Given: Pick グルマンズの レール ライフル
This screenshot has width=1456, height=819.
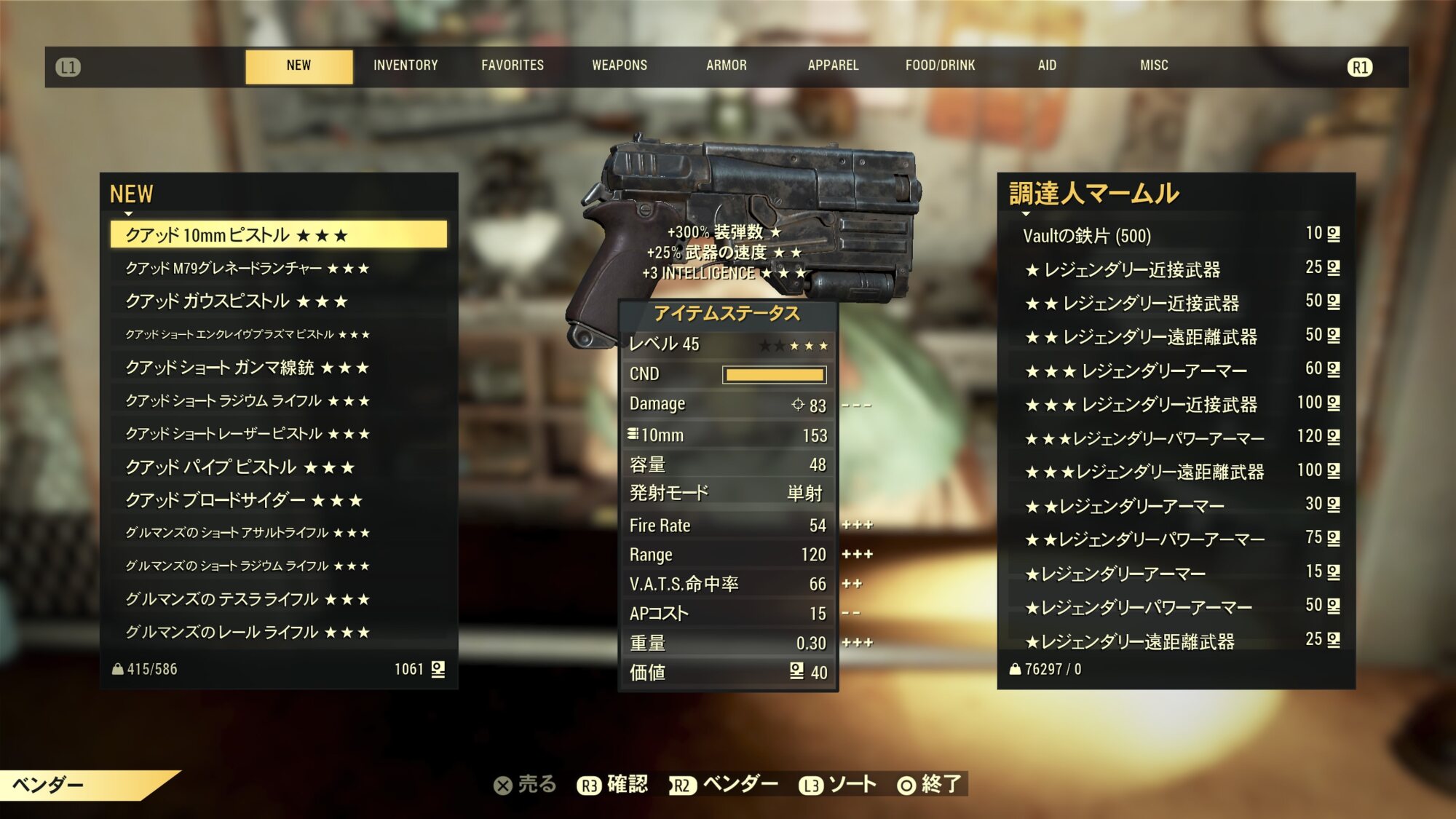Looking at the screenshot, I should (248, 632).
